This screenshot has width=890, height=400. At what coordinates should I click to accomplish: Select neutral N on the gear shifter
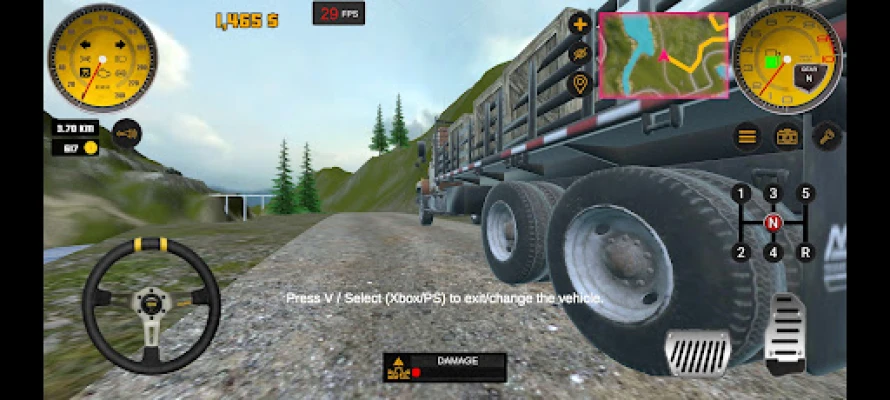click(772, 222)
